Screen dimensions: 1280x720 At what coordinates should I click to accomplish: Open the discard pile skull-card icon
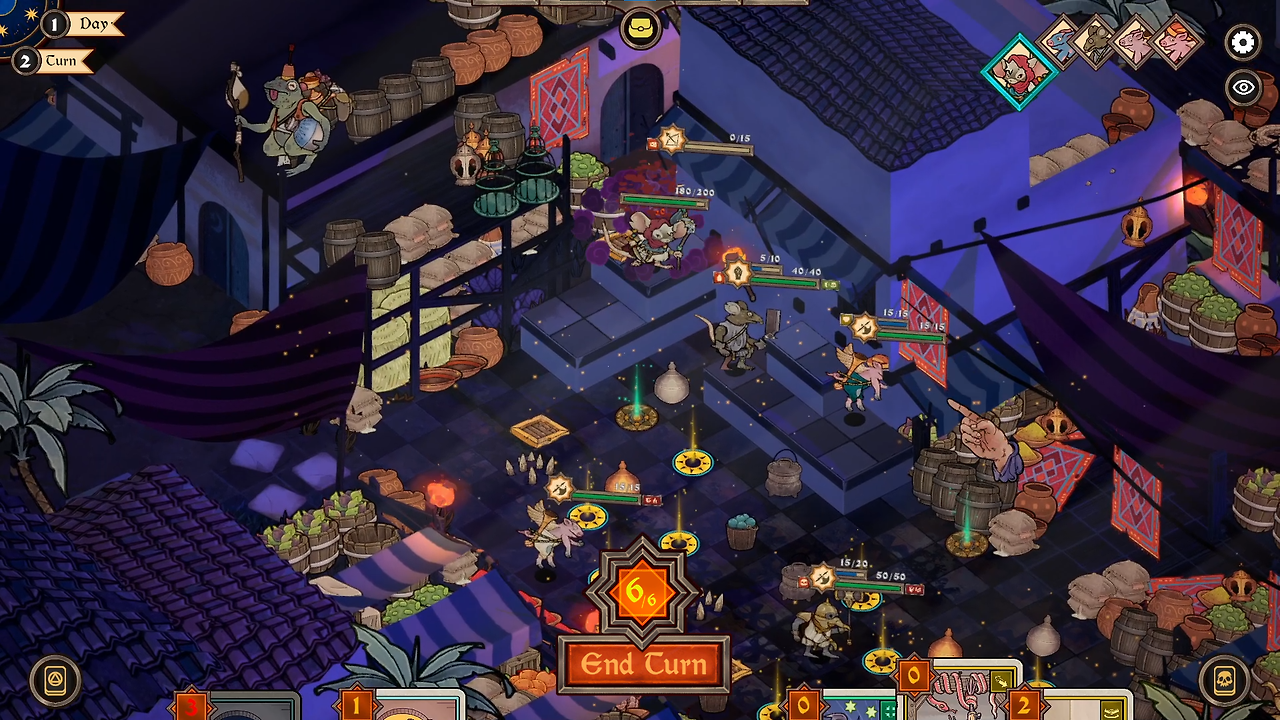[1226, 680]
